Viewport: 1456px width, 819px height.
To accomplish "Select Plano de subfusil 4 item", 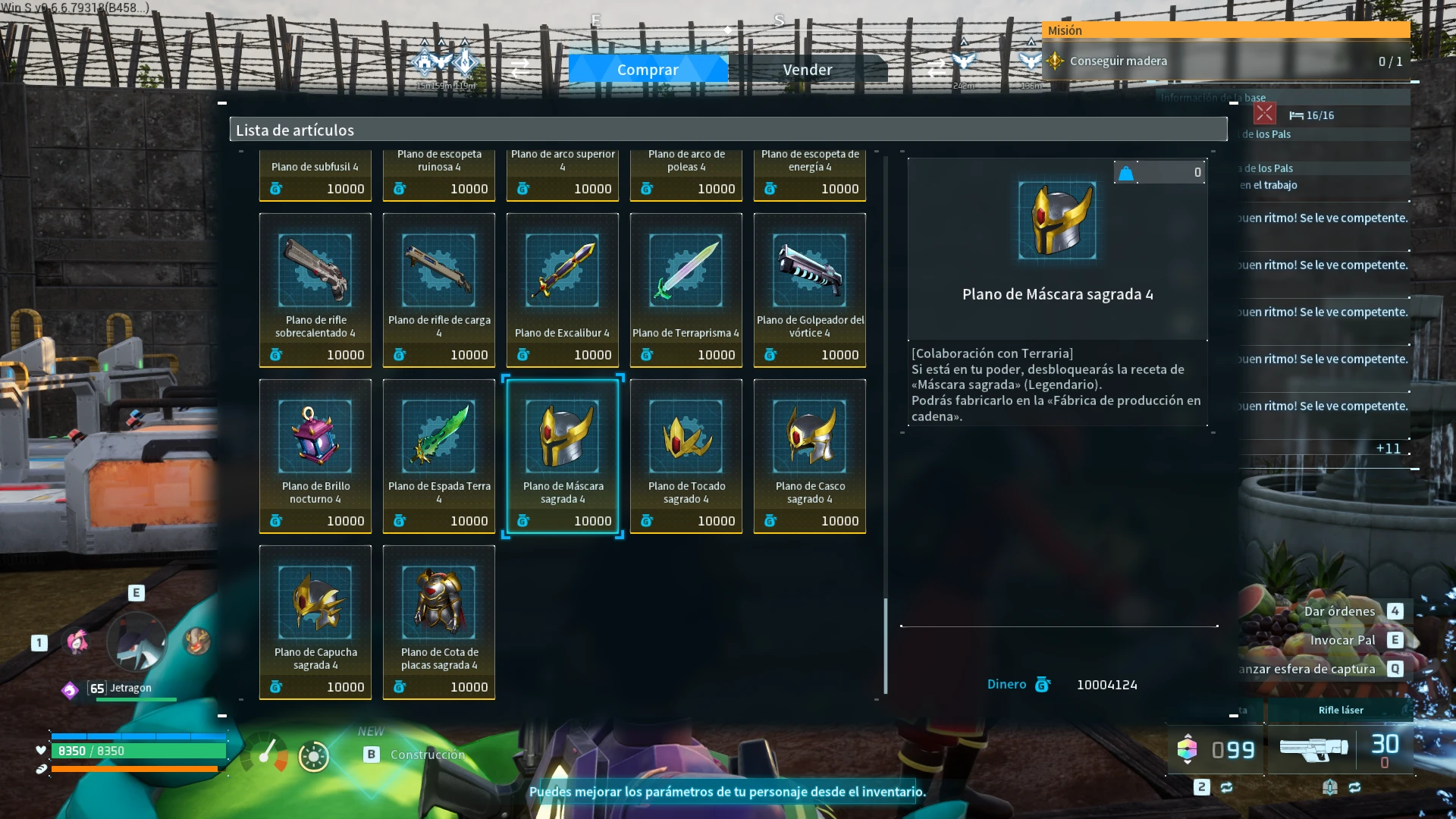I will click(x=315, y=176).
